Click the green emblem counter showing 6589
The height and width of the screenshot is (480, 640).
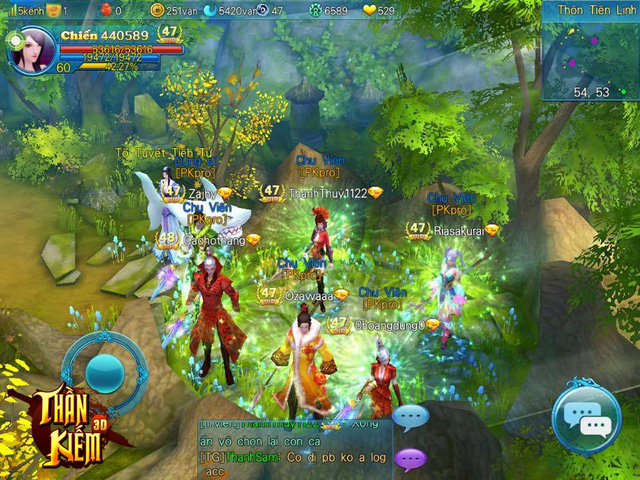coord(315,10)
